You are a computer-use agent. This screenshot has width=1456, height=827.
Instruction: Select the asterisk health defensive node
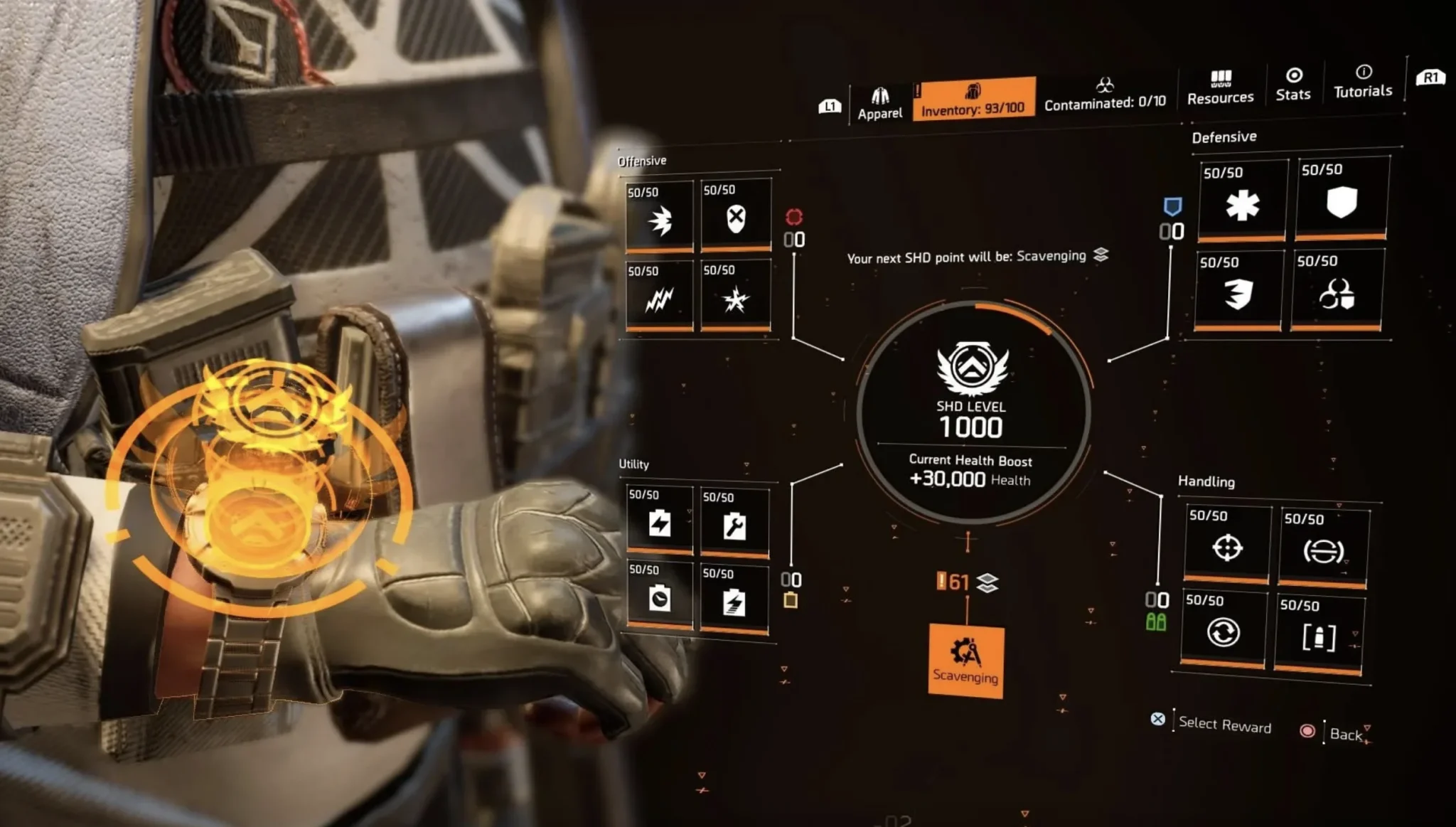pyautogui.click(x=1242, y=203)
